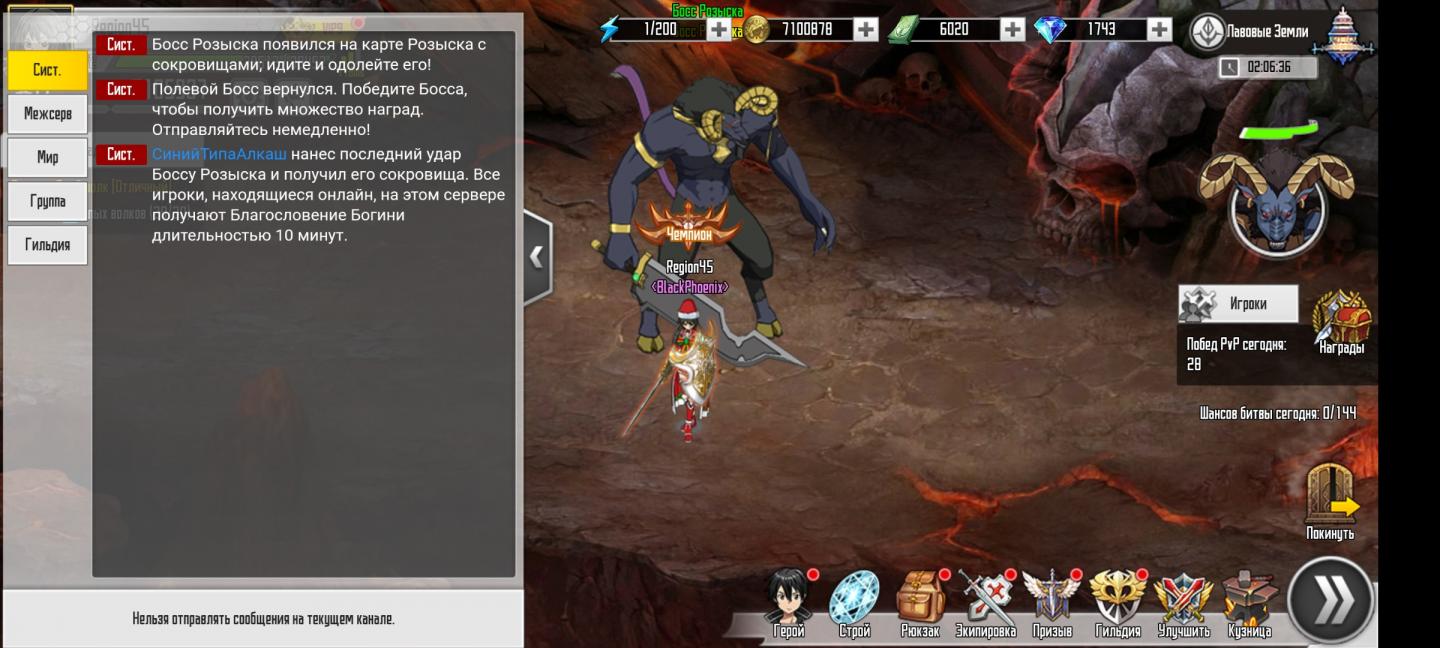Open the Экипировка equipment menu
Image resolution: width=1440 pixels, height=648 pixels.
tap(986, 602)
